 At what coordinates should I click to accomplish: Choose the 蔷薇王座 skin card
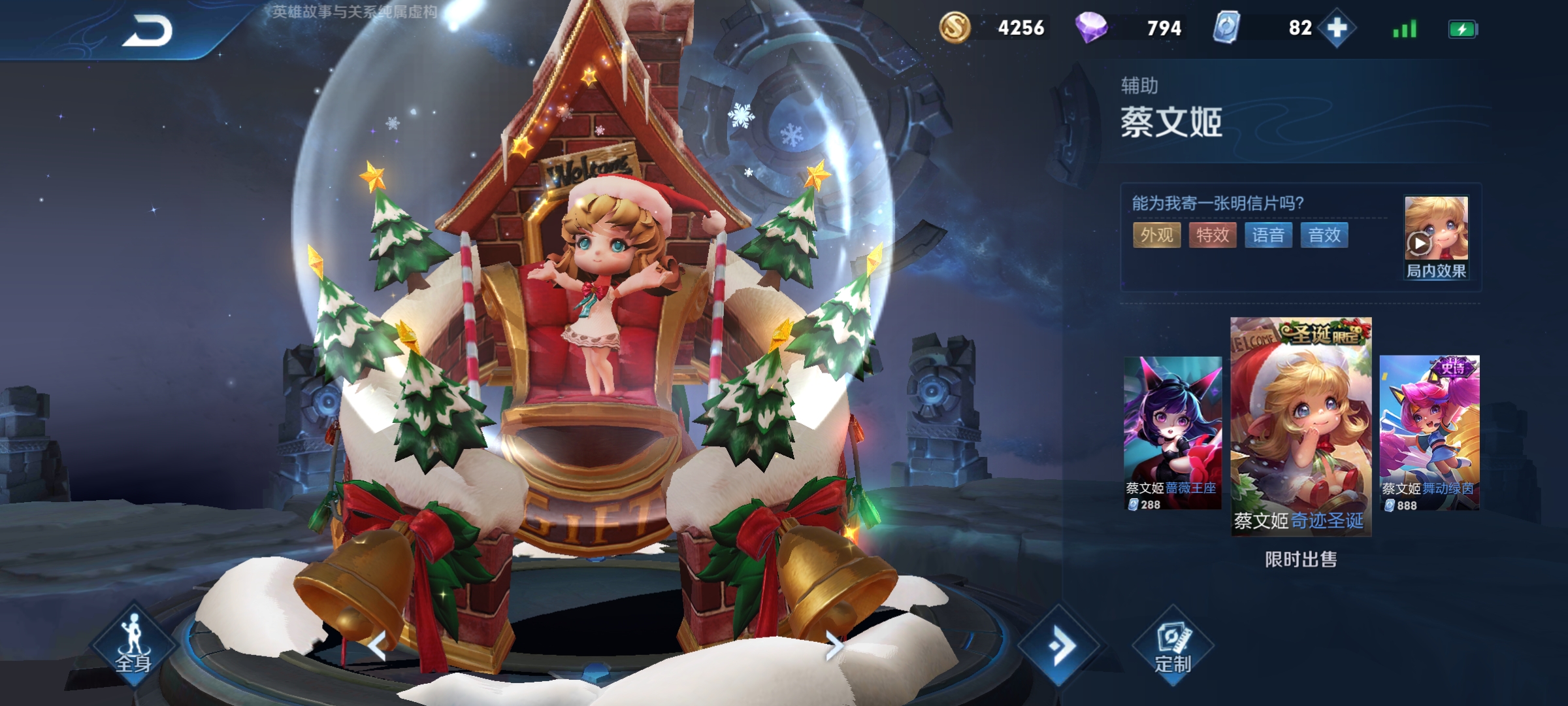click(x=1172, y=433)
